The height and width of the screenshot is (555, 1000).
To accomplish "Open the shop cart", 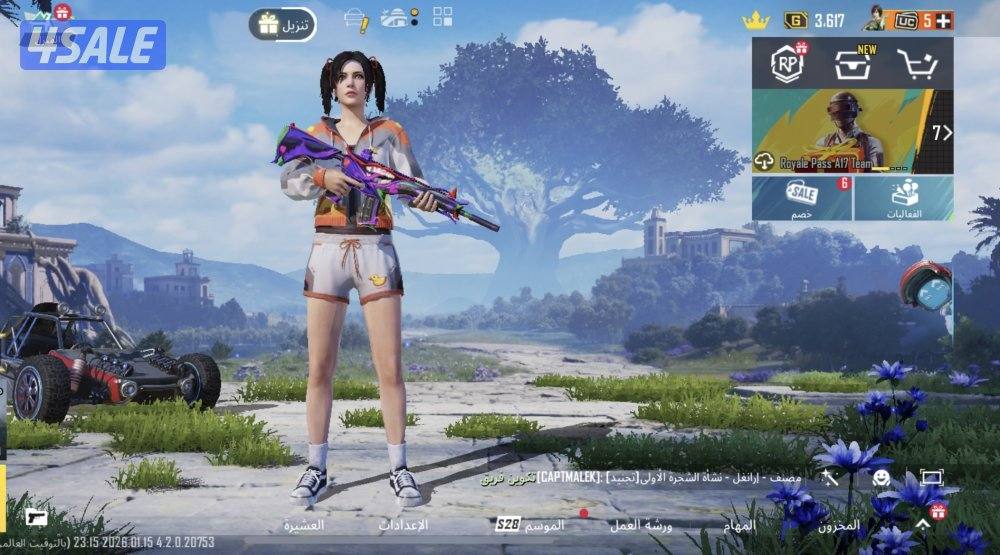I will [916, 65].
